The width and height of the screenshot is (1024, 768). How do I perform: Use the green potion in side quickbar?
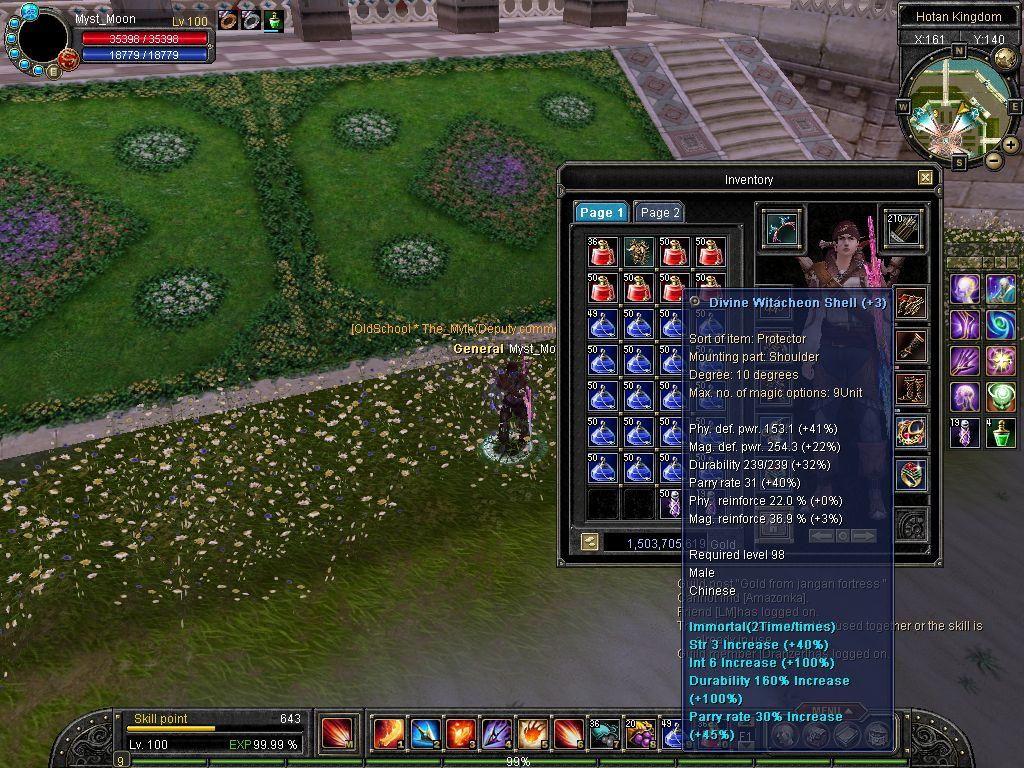1001,433
